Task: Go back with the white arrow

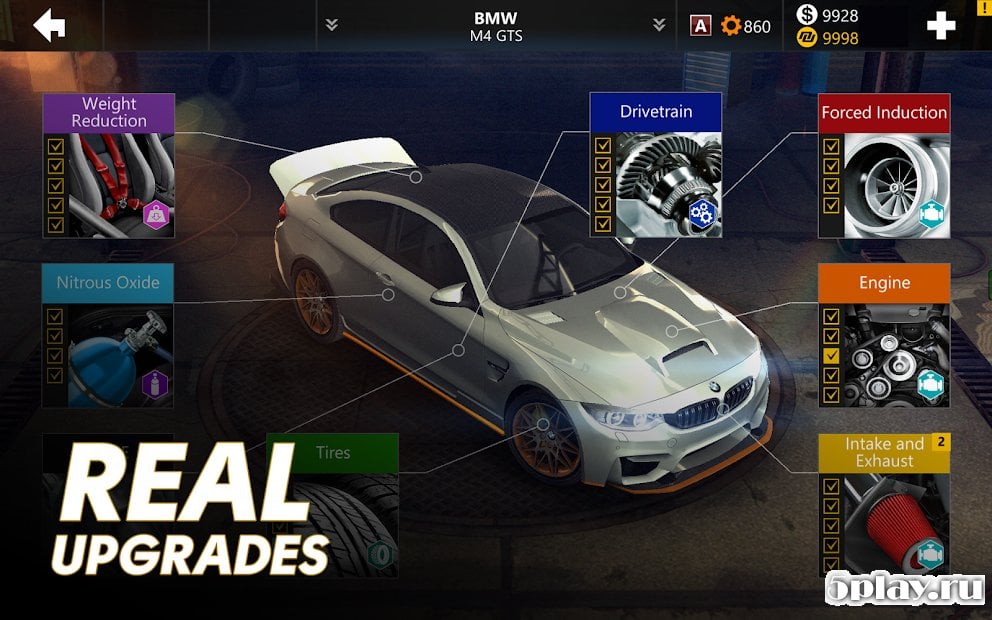Action: [x=49, y=26]
